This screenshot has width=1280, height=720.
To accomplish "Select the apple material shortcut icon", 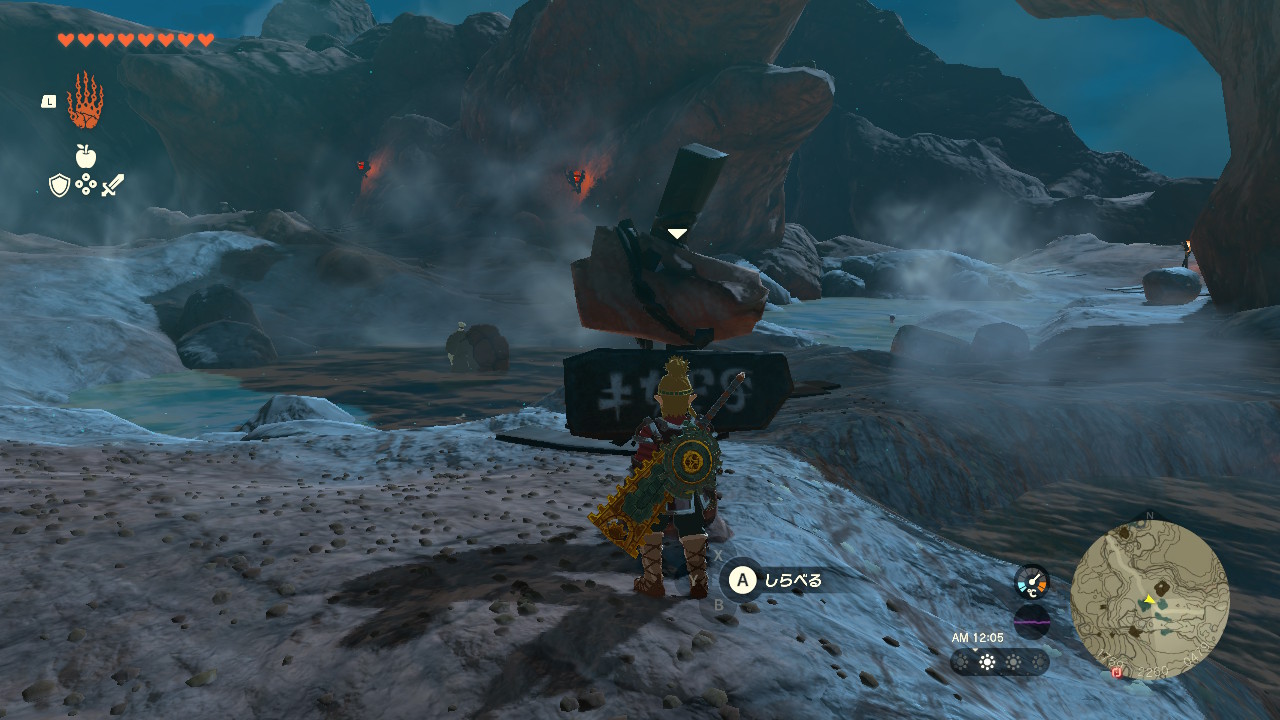I will coord(85,156).
